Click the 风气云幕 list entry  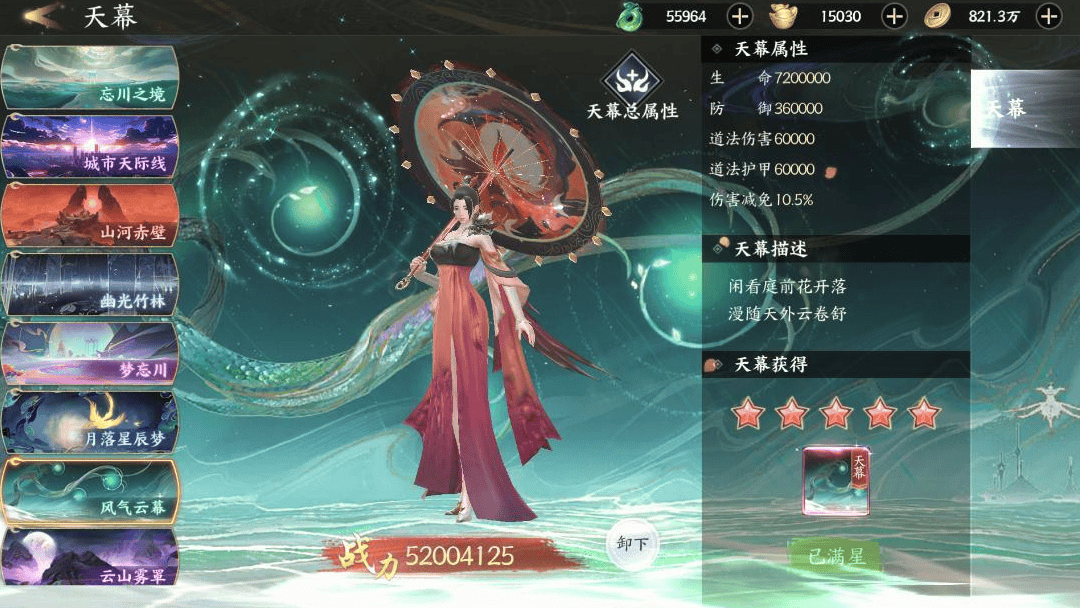tap(90, 491)
